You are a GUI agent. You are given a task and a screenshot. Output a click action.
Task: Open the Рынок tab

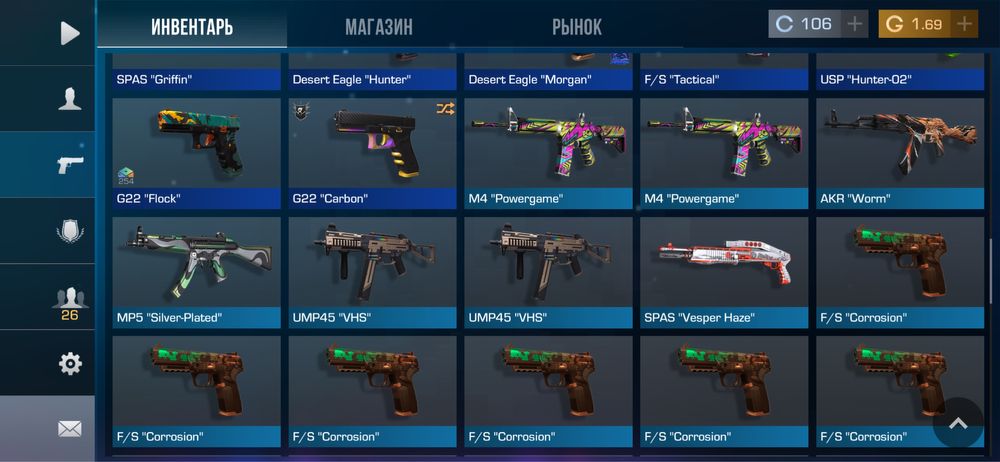point(577,27)
